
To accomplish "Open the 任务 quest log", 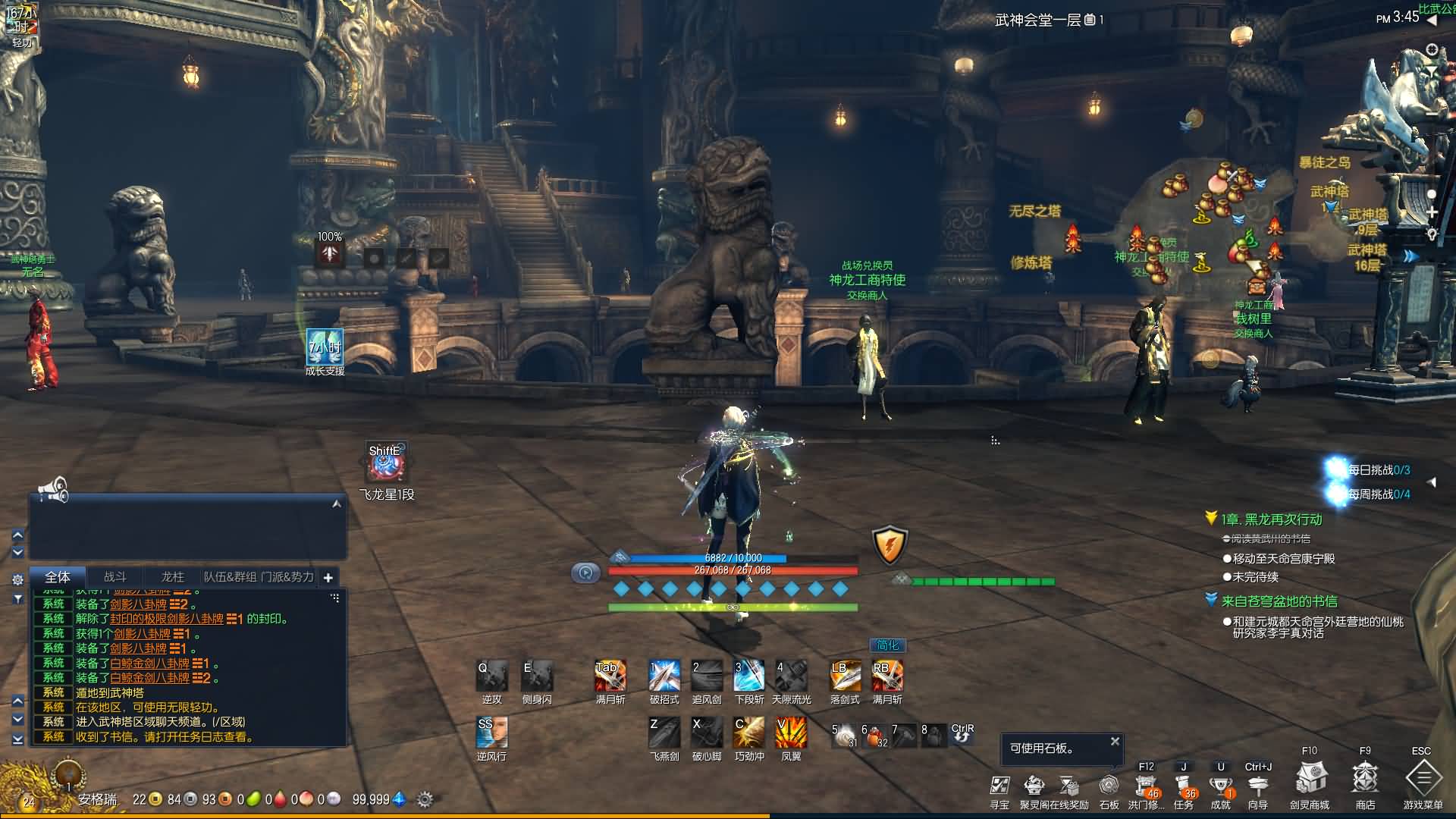I will tap(1183, 785).
